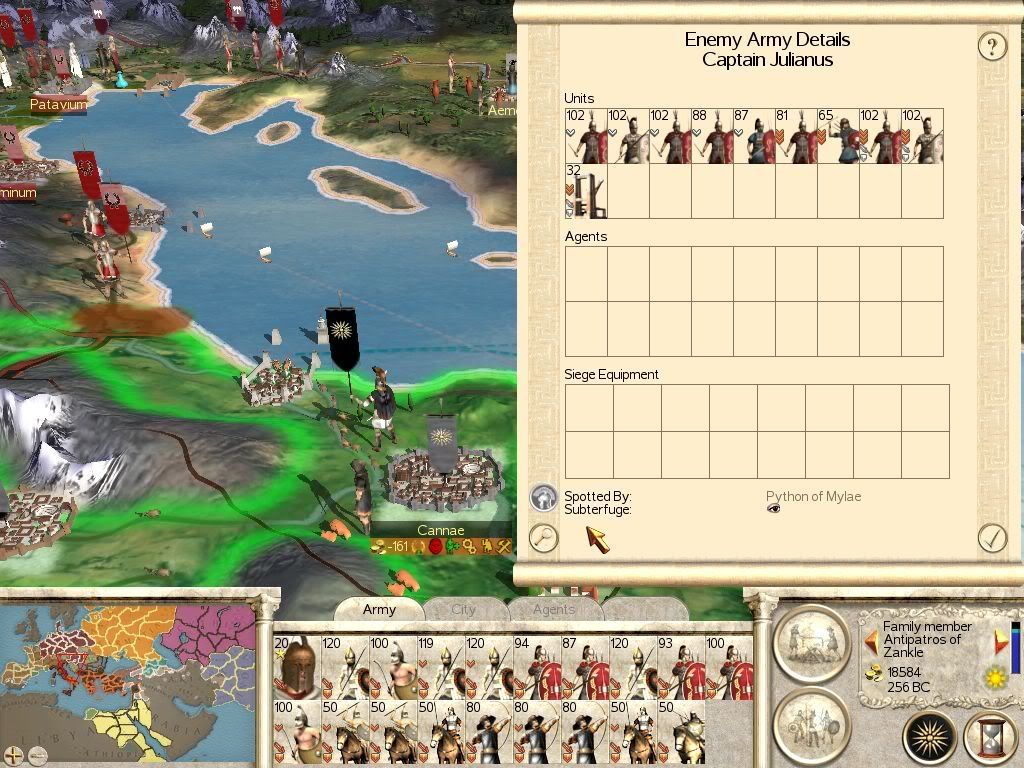This screenshot has width=1024, height=768.
Task: Select the siege engine unit with 32 men
Action: coord(586,191)
